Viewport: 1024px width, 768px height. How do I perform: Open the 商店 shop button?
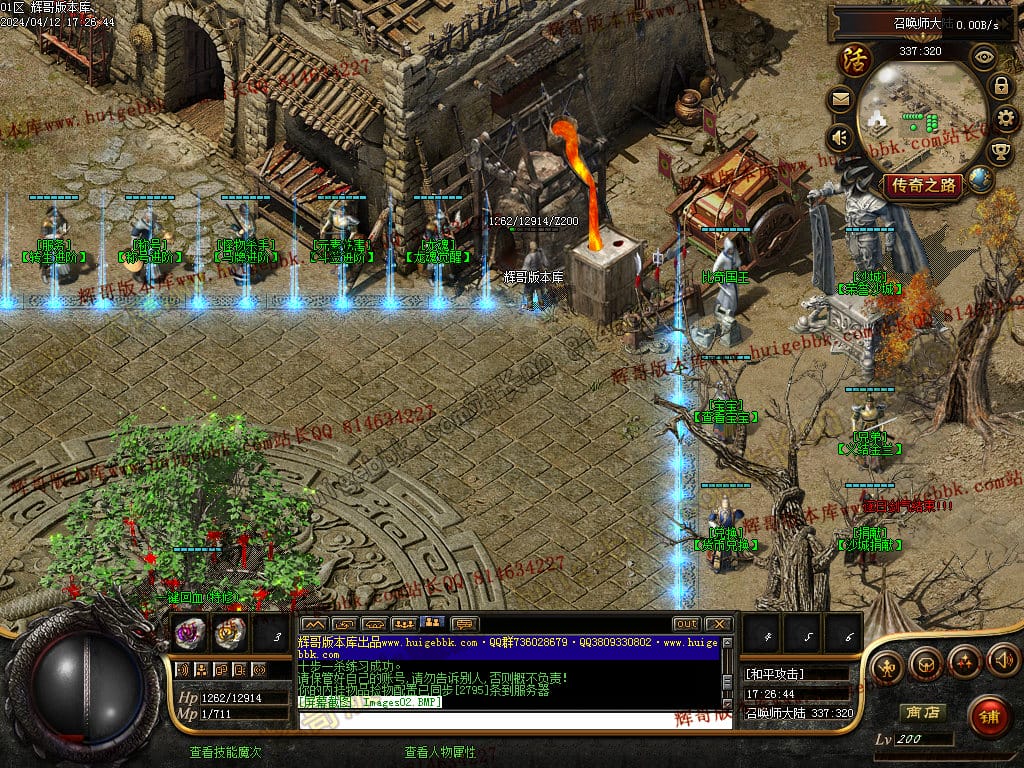pyautogui.click(x=922, y=712)
